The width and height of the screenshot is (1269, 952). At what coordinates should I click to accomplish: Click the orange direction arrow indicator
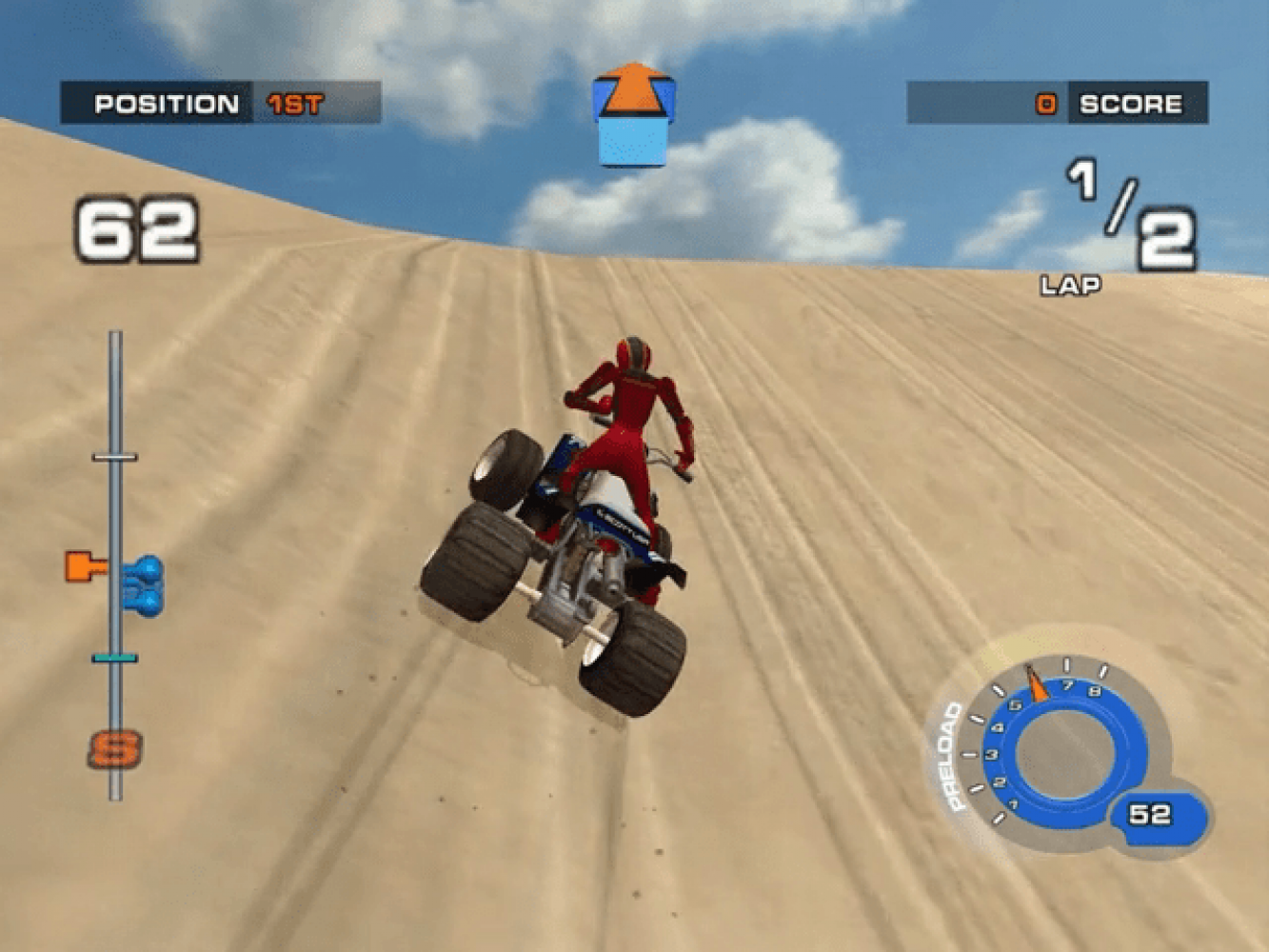[x=633, y=95]
